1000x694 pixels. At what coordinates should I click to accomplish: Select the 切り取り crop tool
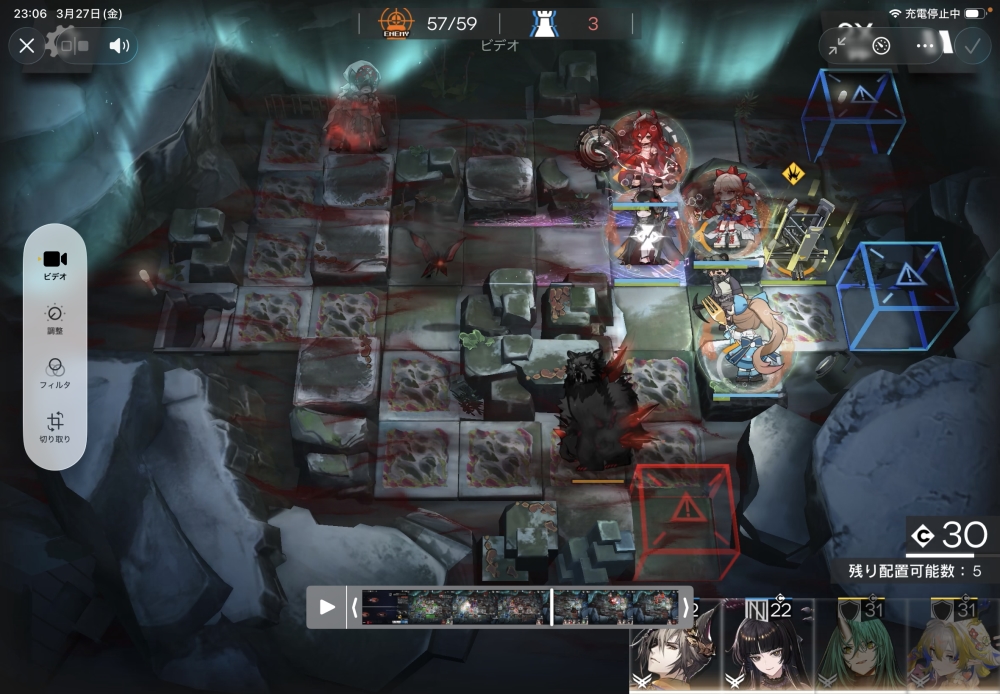click(x=55, y=428)
